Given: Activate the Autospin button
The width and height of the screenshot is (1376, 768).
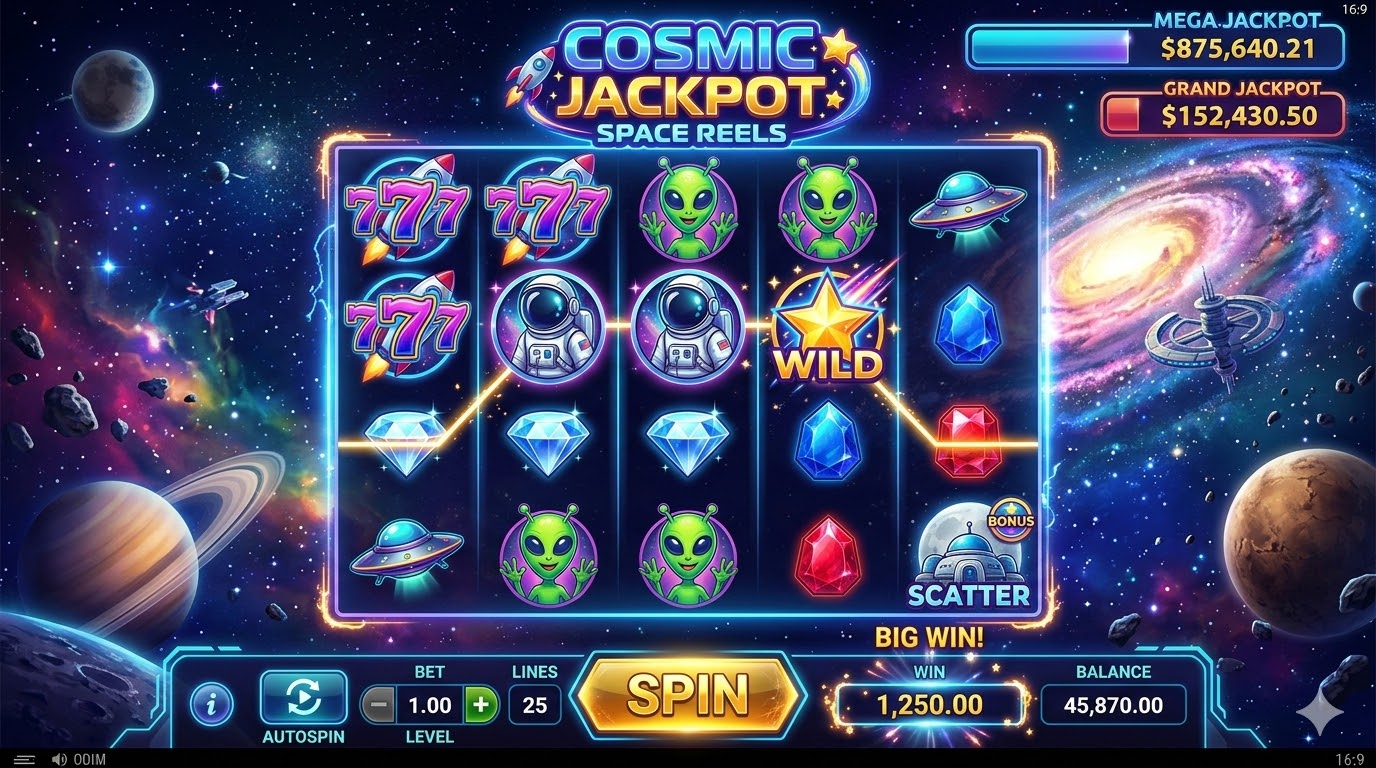Looking at the screenshot, I should pyautogui.click(x=303, y=697).
